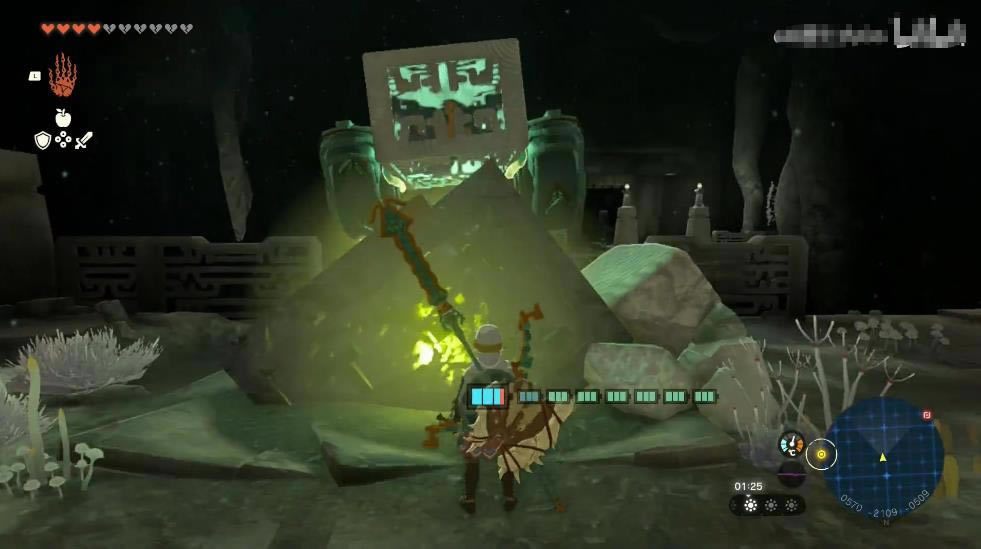Image resolution: width=981 pixels, height=549 pixels.
Task: Click the red shrine marker on the minimap
Action: (x=927, y=413)
